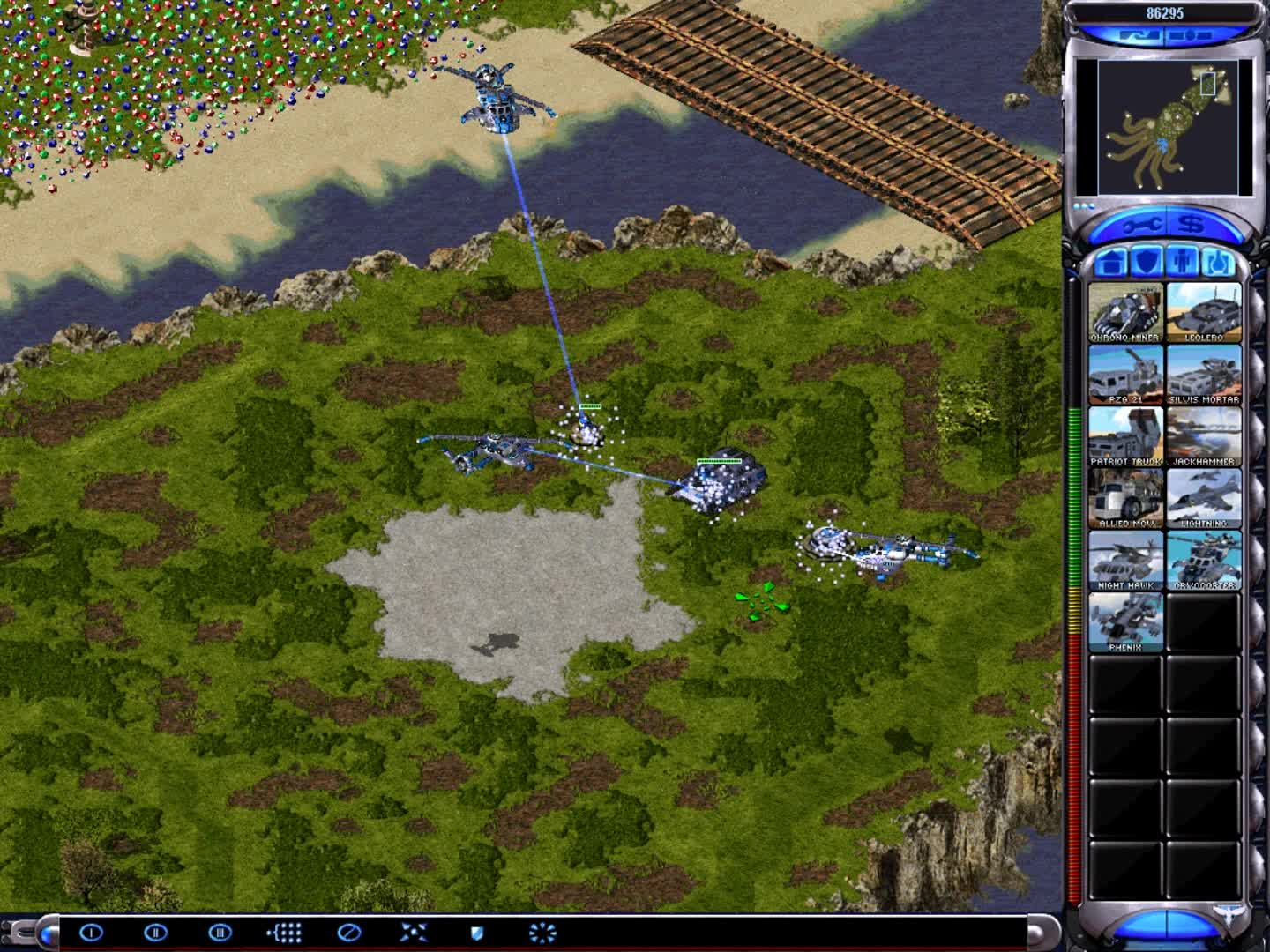Queue a Silvis Mortar vehicle
The image size is (1270, 952).
pos(1204,375)
